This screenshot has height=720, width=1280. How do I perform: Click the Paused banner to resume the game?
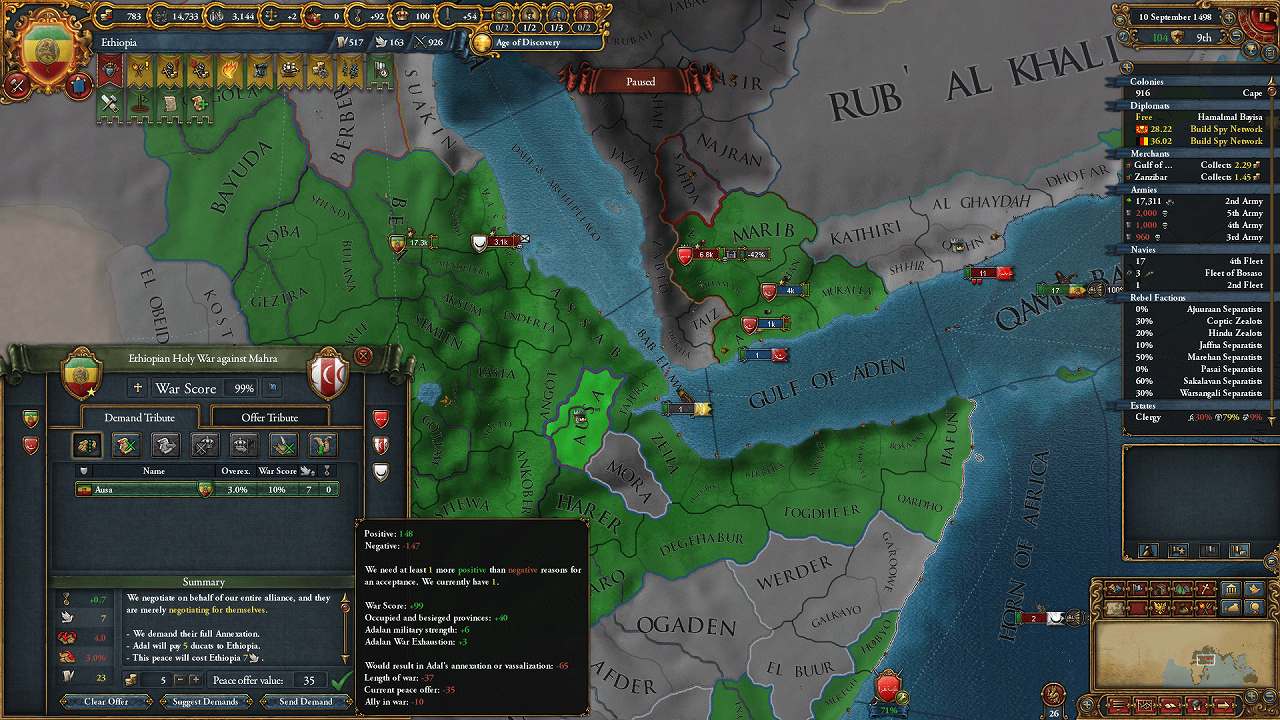(x=640, y=81)
